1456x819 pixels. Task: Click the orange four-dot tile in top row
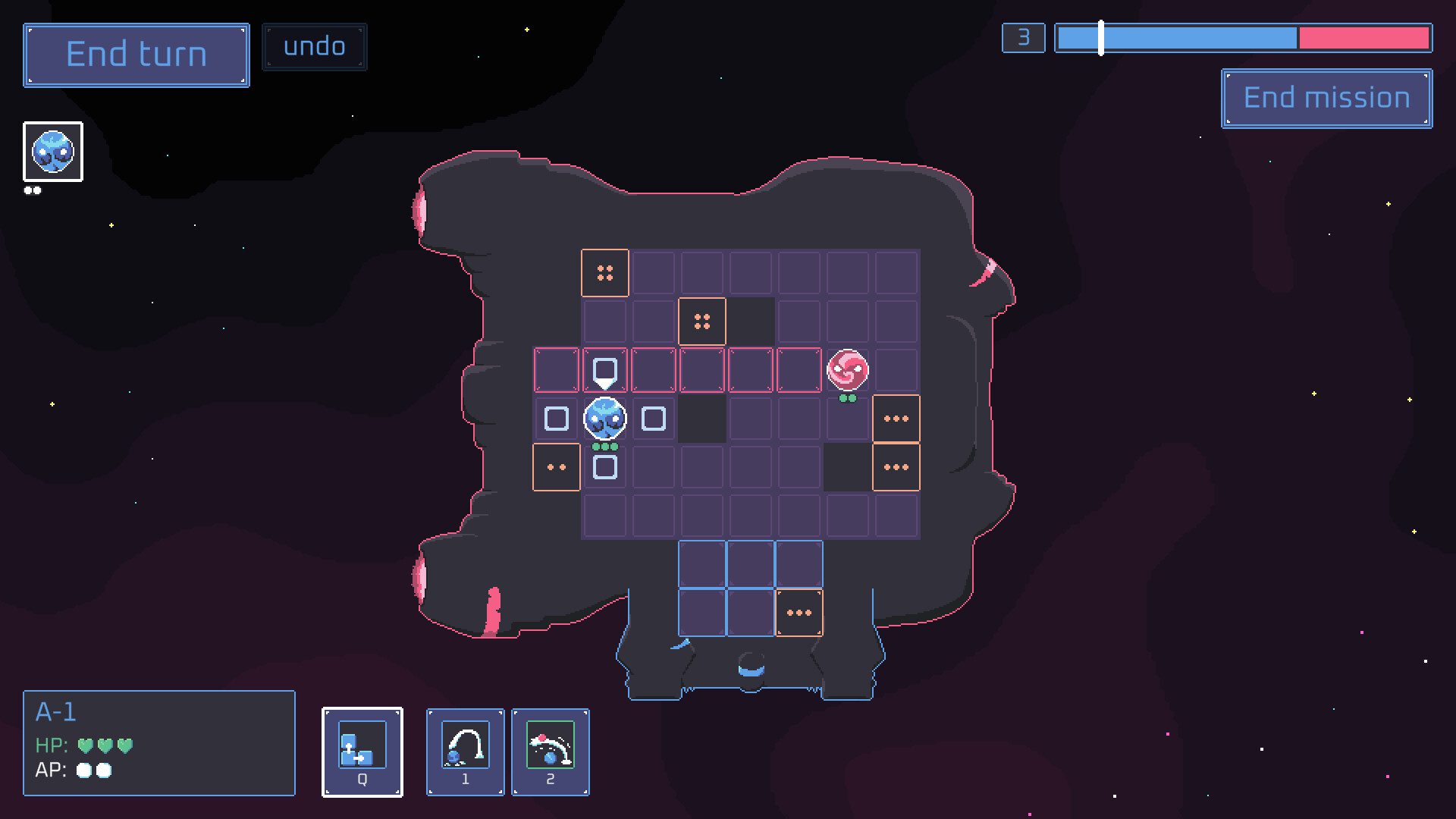pyautogui.click(x=604, y=272)
